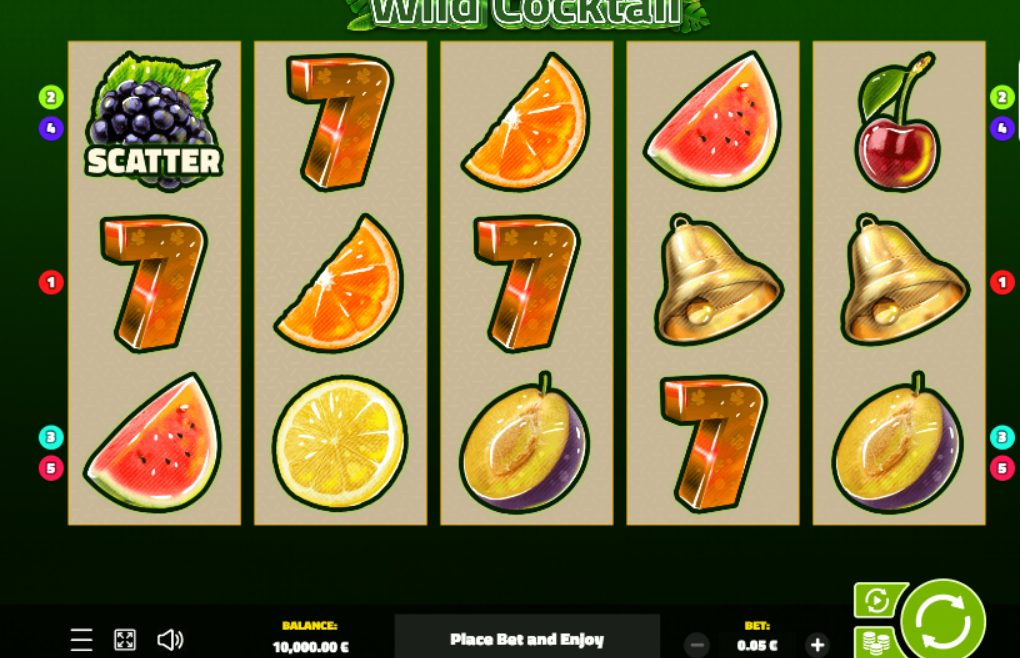Spin the reels with the green button
Screen dimensions: 1020x658
tap(942, 620)
